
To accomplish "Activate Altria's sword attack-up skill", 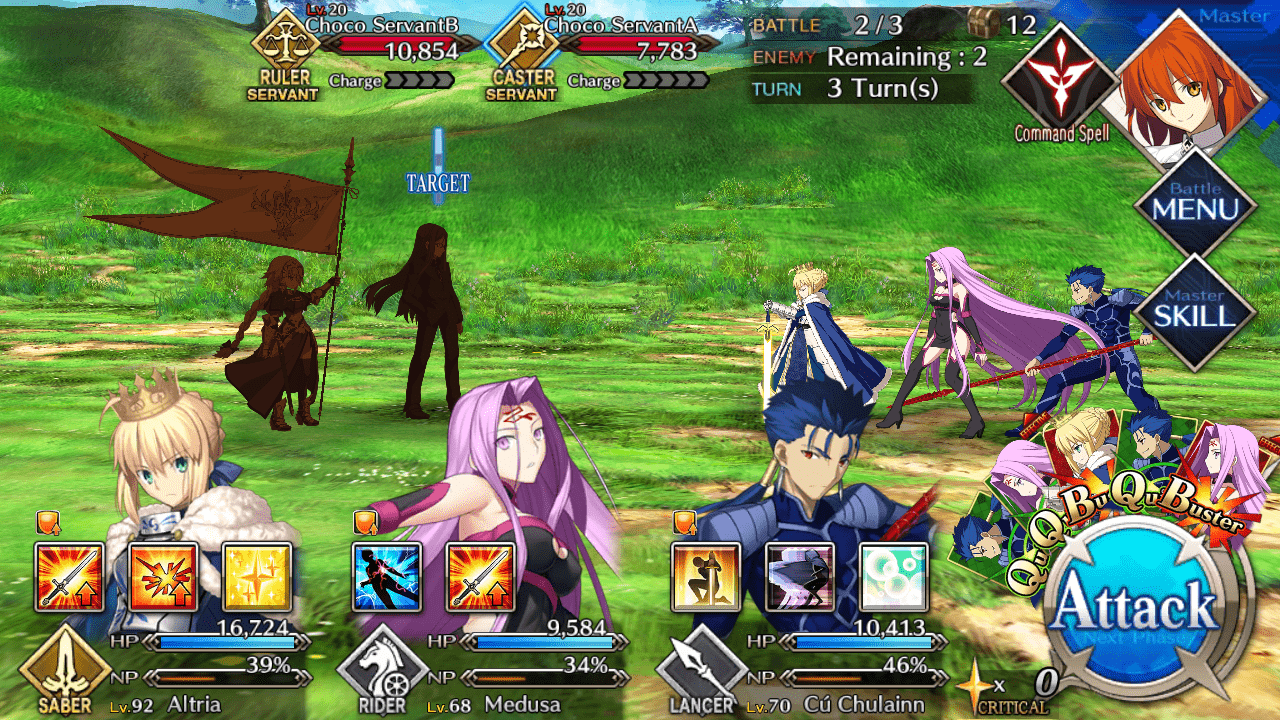I will [x=69, y=577].
